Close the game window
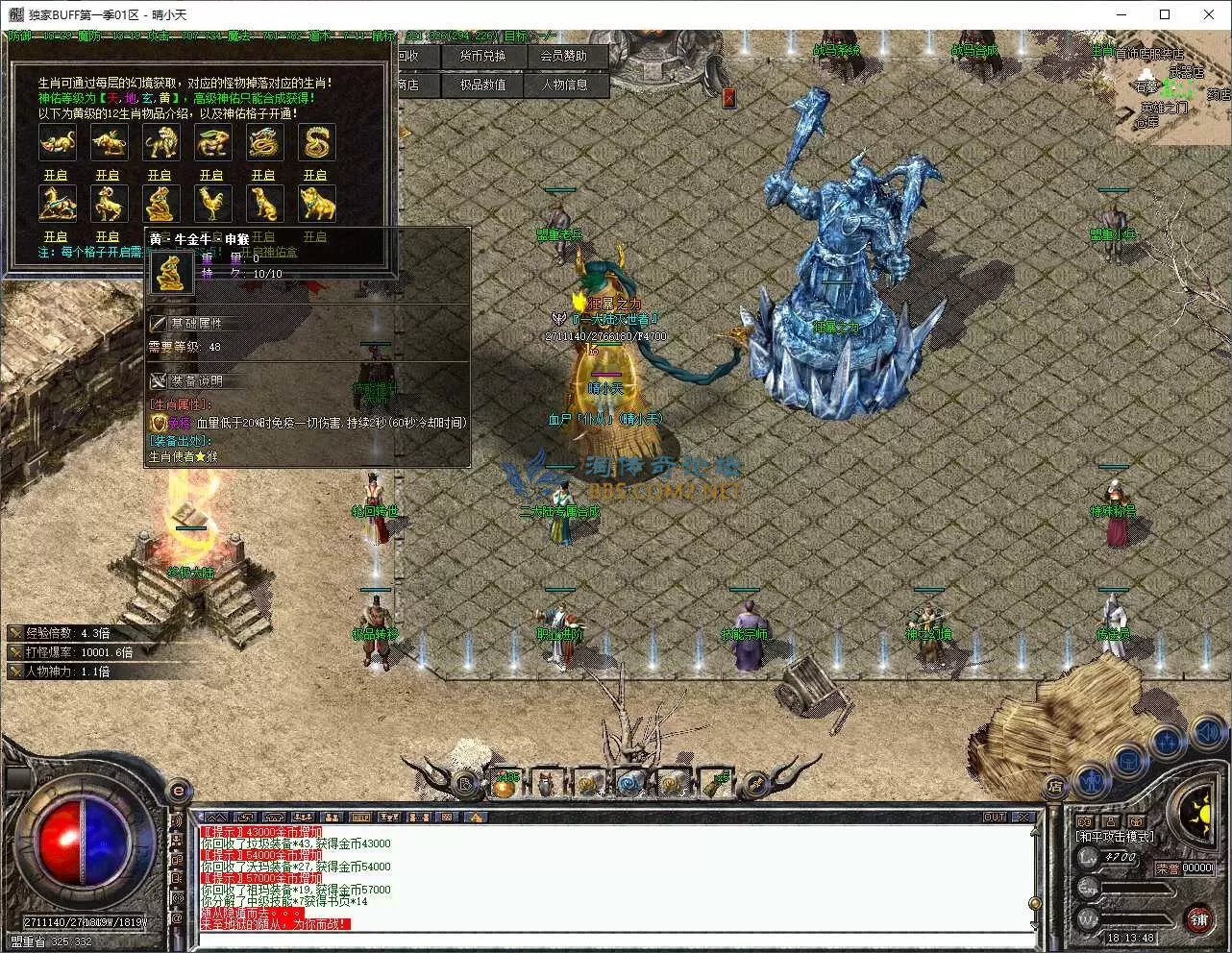This screenshot has width=1232, height=953. click(1209, 14)
